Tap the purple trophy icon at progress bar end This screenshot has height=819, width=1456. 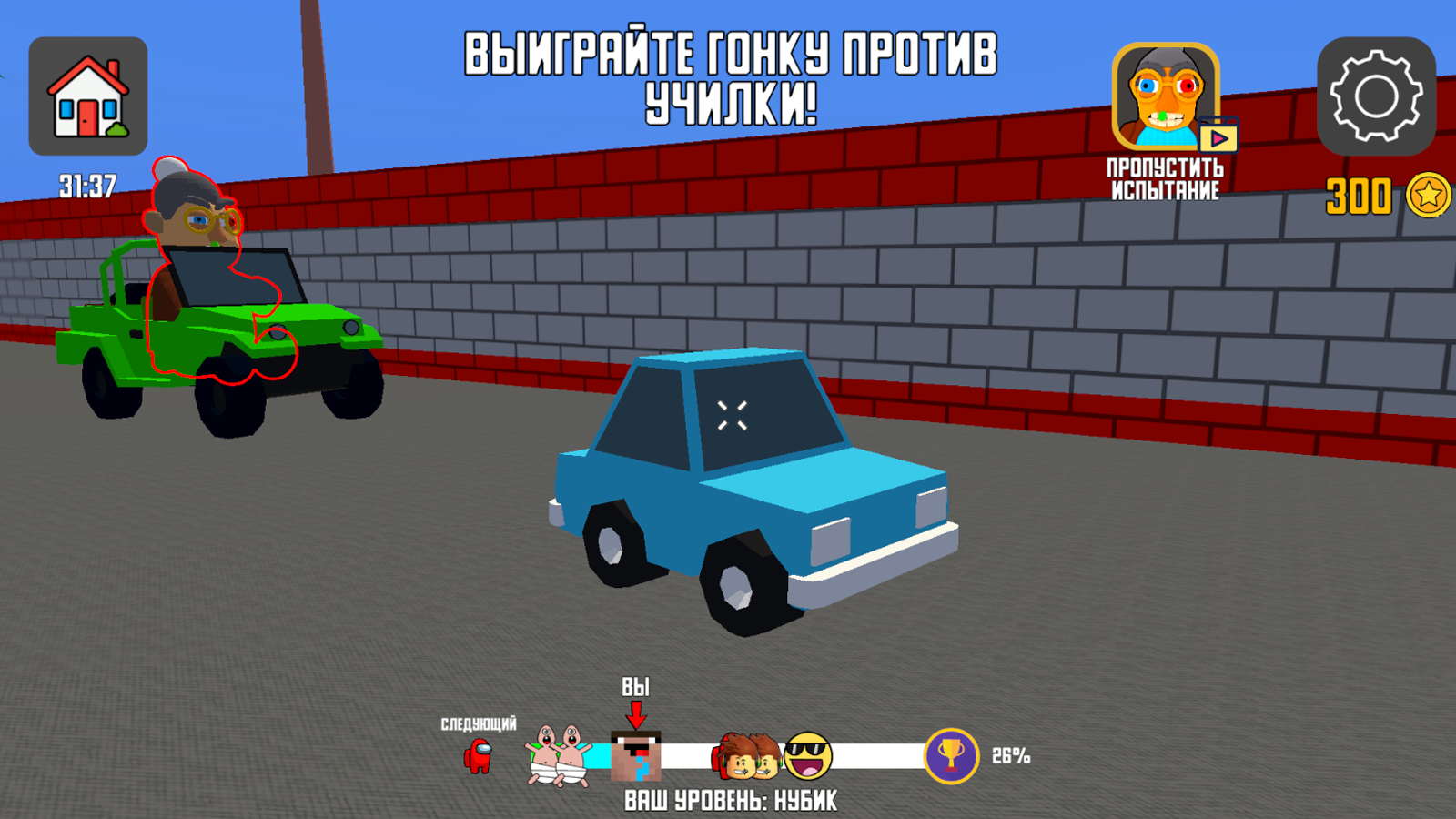950,755
